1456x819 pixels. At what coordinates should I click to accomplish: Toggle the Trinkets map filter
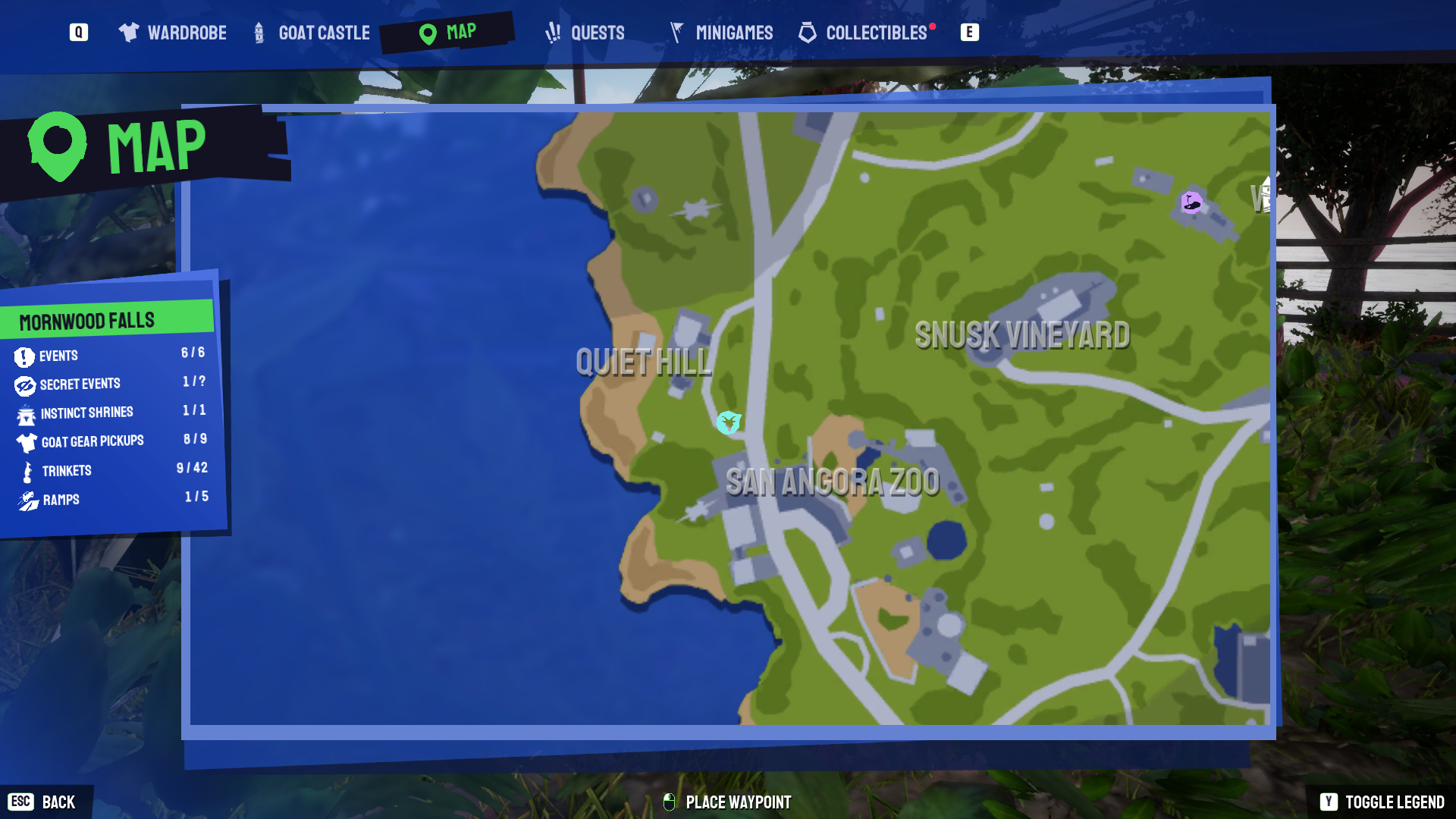(x=67, y=470)
